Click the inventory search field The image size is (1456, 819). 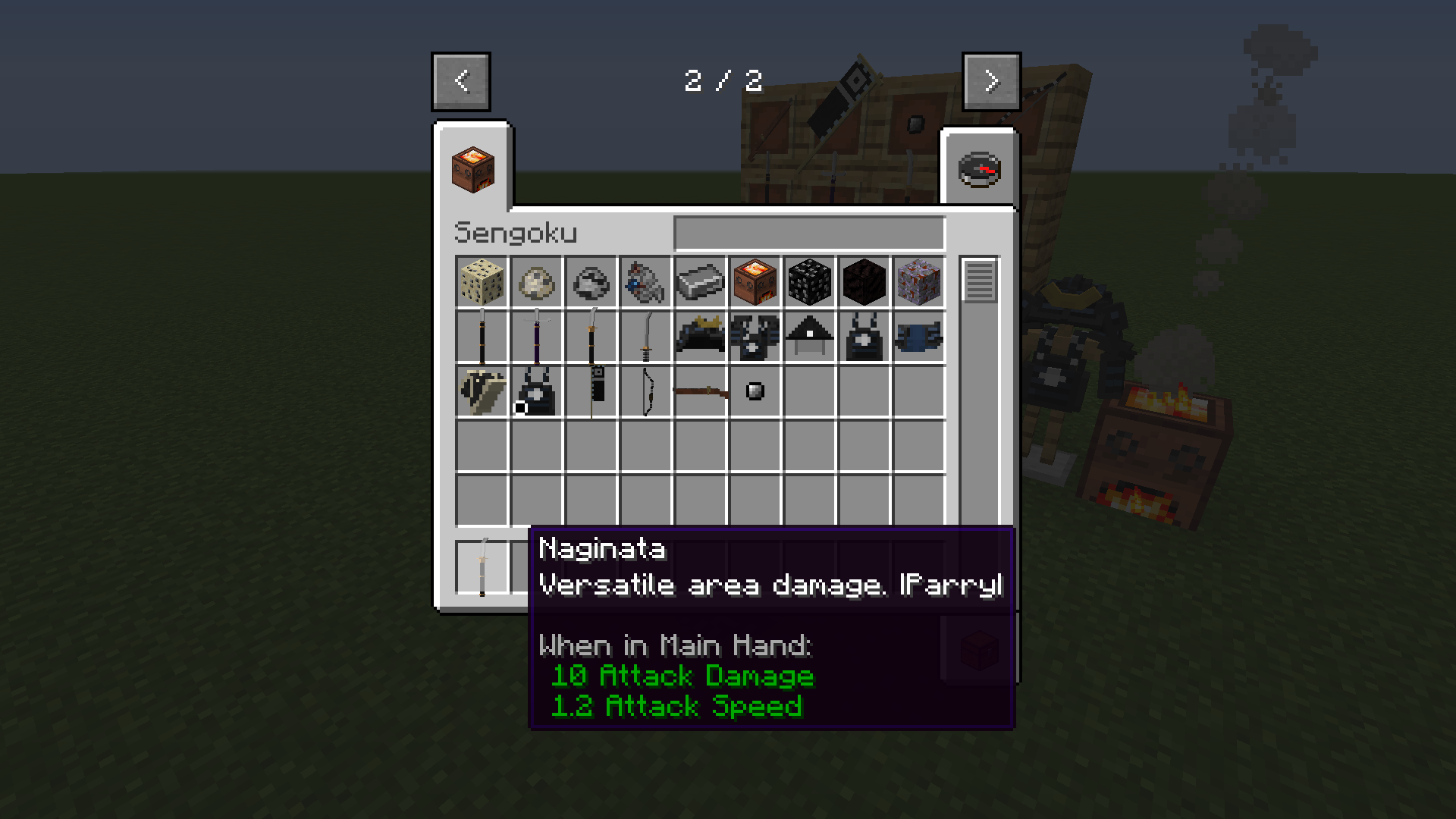click(809, 233)
